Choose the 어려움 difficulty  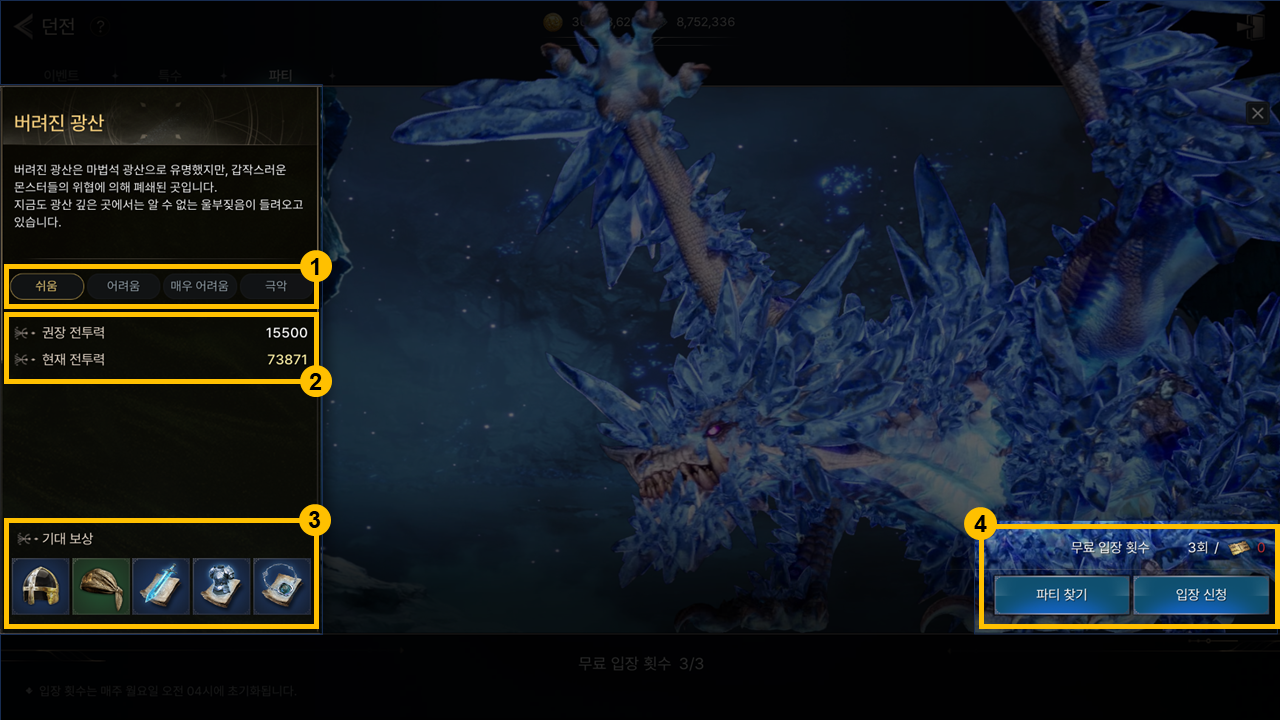click(x=123, y=287)
